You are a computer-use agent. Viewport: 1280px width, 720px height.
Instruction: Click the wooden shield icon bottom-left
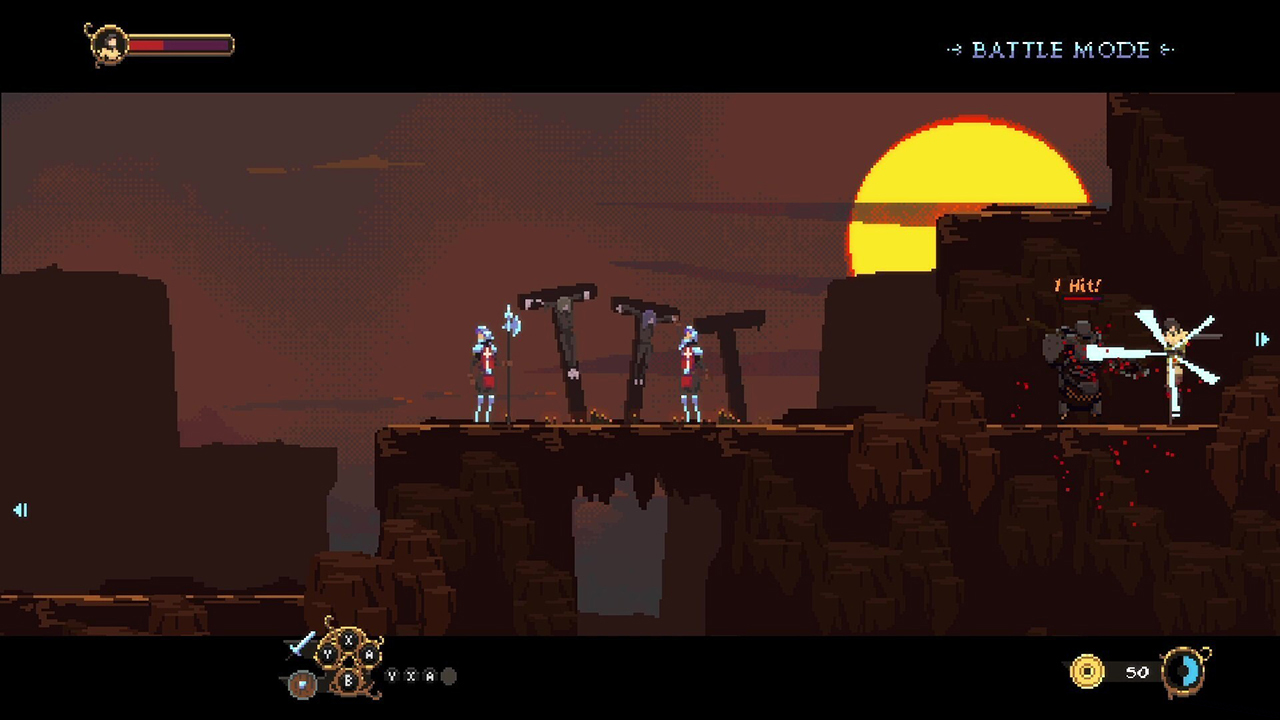pos(302,684)
